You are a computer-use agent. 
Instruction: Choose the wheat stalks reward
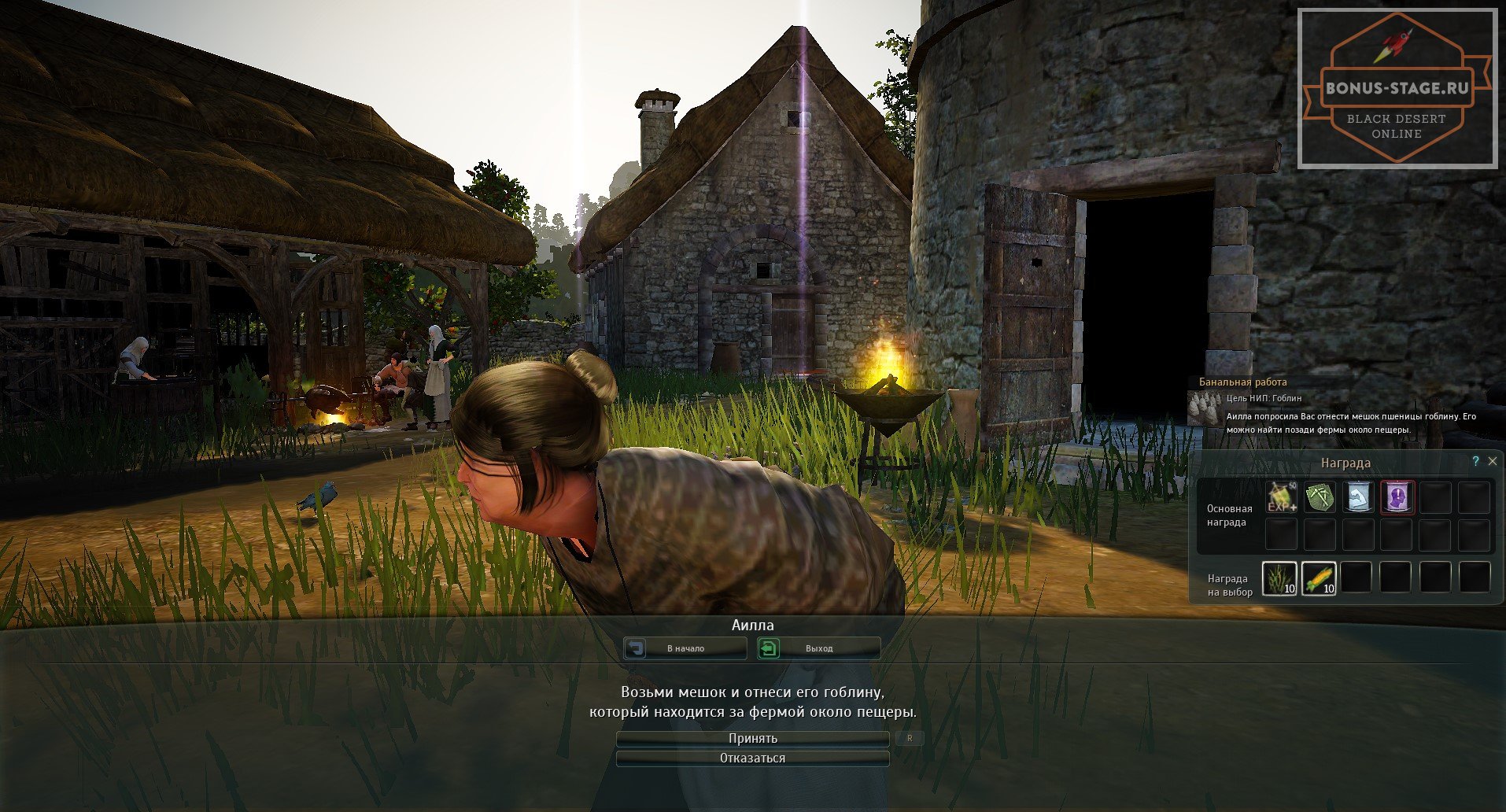point(1279,578)
